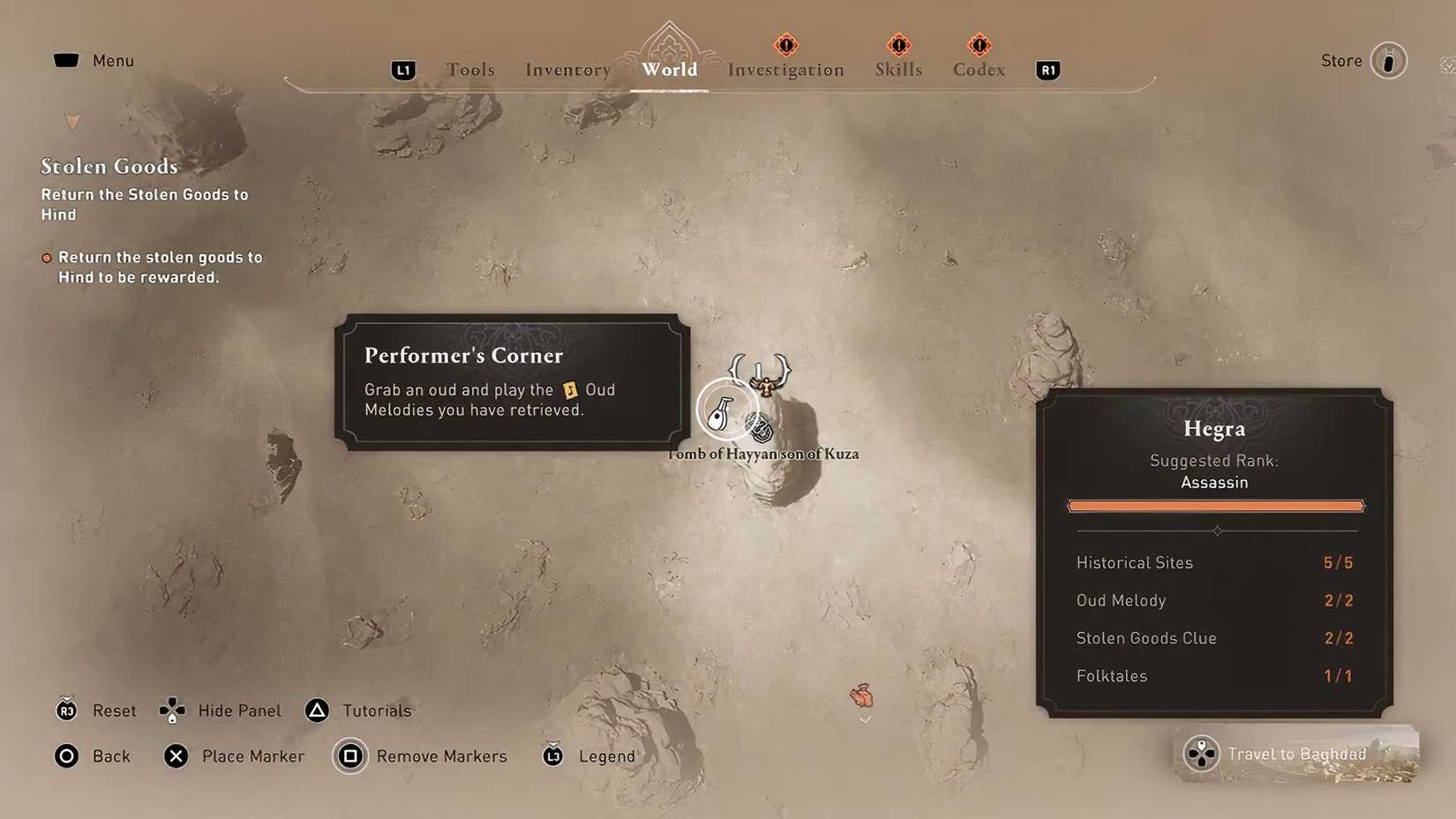Click the L1 shoulder button icon beside Tools

402,70
